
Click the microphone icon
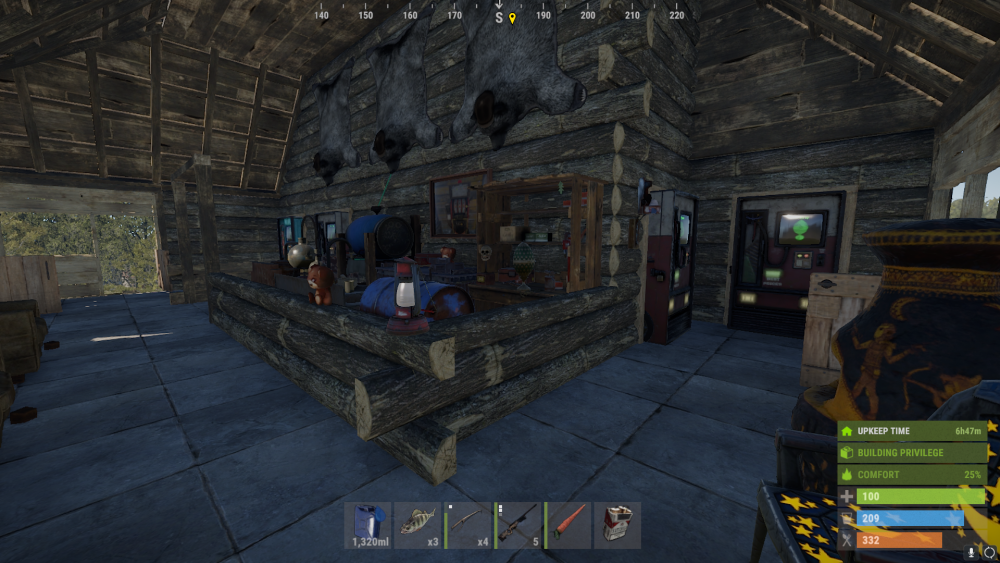972,552
